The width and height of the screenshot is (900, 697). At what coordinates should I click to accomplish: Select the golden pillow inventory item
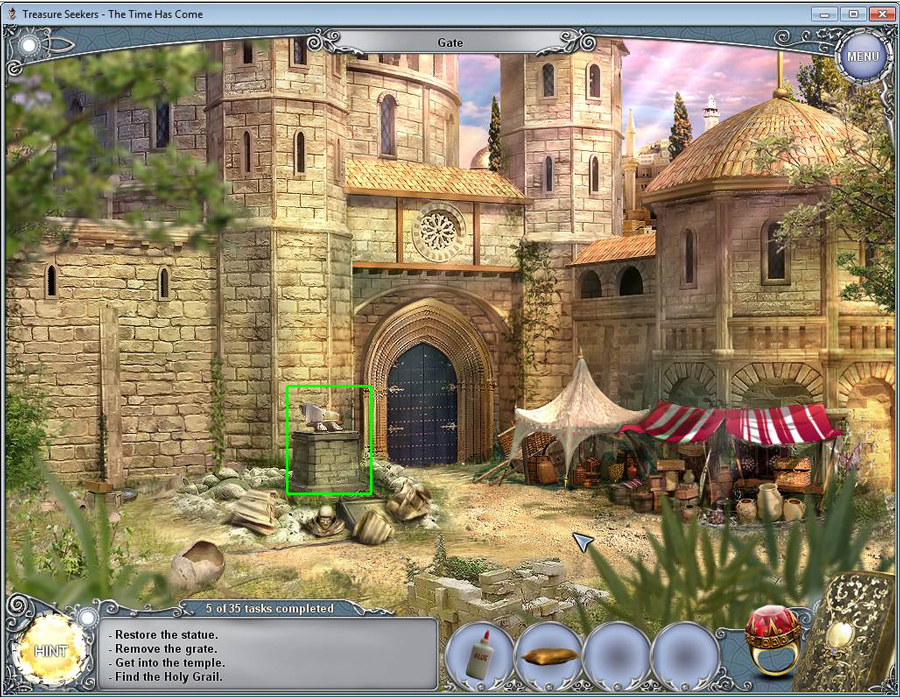(x=548, y=657)
